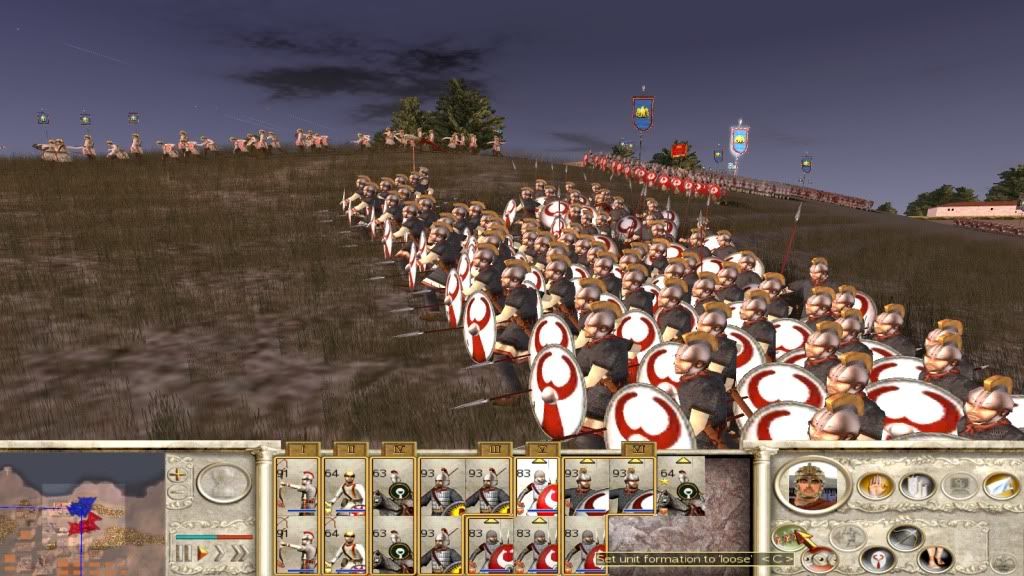Screen dimensions: 1024x576
Task: Set unit formation to loose
Action: [788, 537]
